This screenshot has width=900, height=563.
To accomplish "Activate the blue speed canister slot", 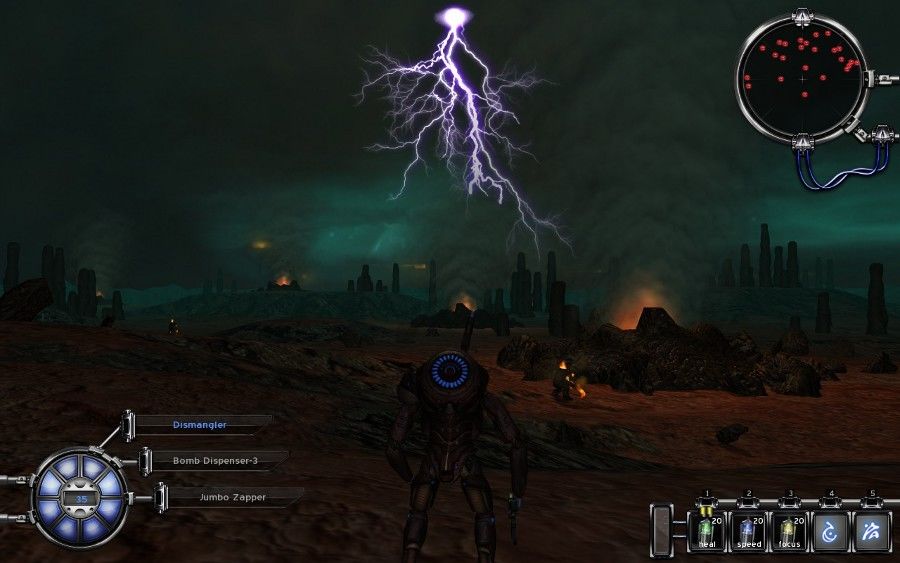I will coord(748,531).
